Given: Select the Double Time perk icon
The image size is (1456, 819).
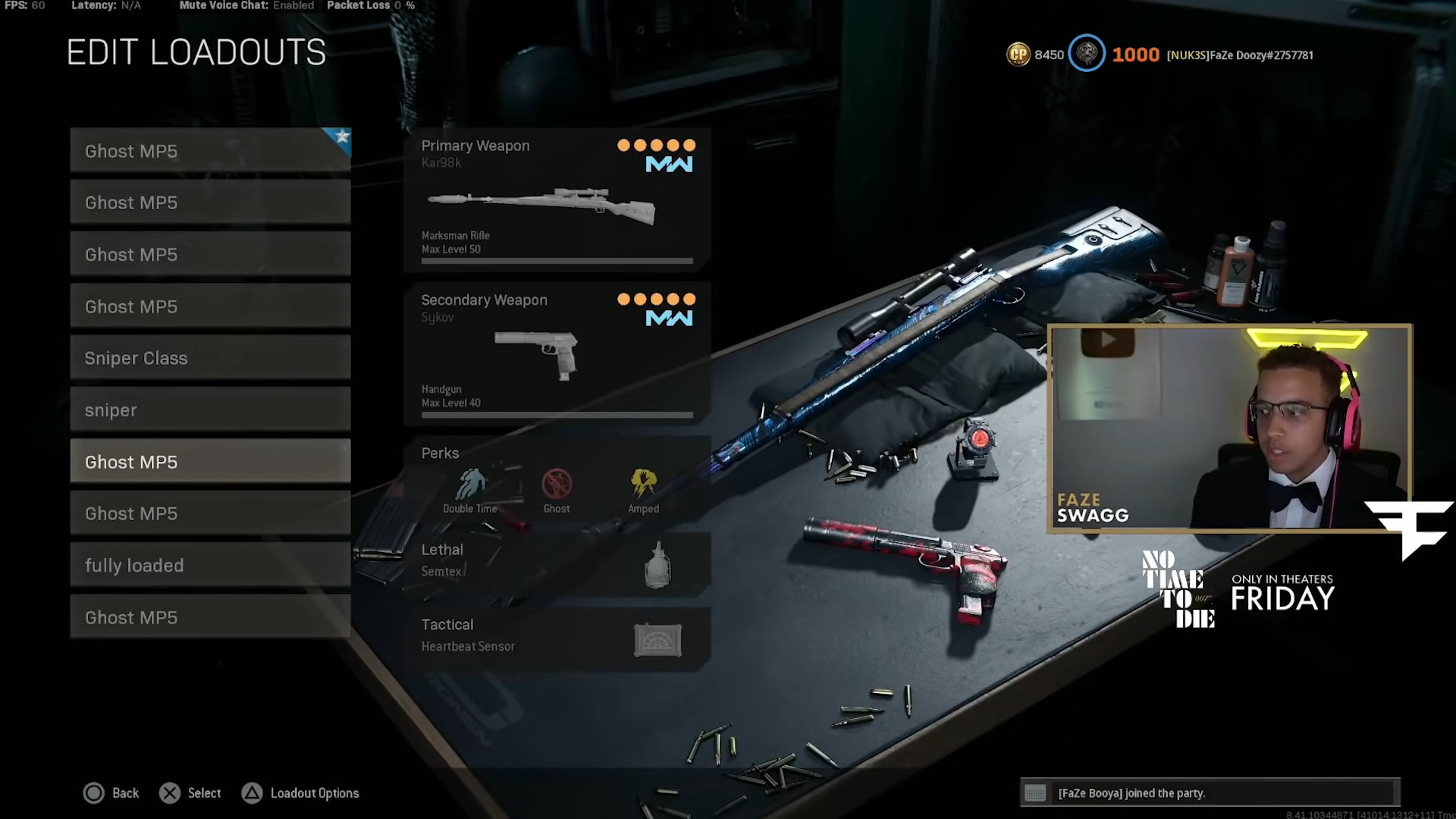Looking at the screenshot, I should coord(470,483).
